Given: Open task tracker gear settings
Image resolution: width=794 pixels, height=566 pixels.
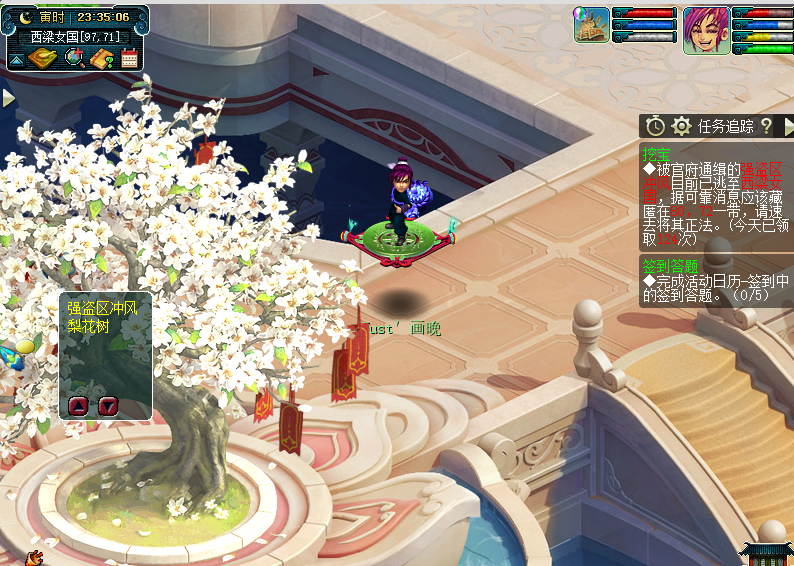Looking at the screenshot, I should (x=682, y=126).
